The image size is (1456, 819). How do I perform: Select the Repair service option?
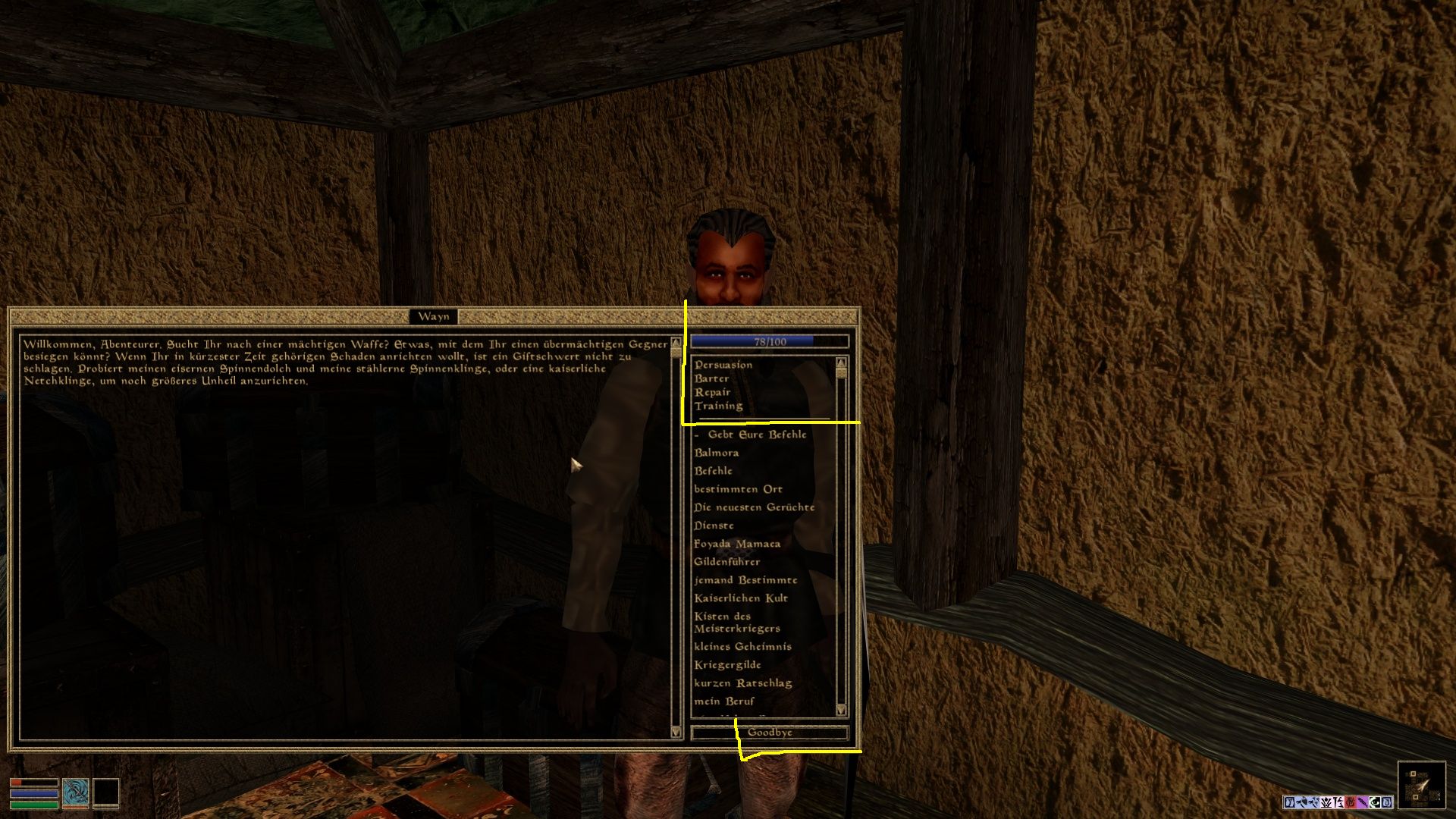pyautogui.click(x=711, y=391)
